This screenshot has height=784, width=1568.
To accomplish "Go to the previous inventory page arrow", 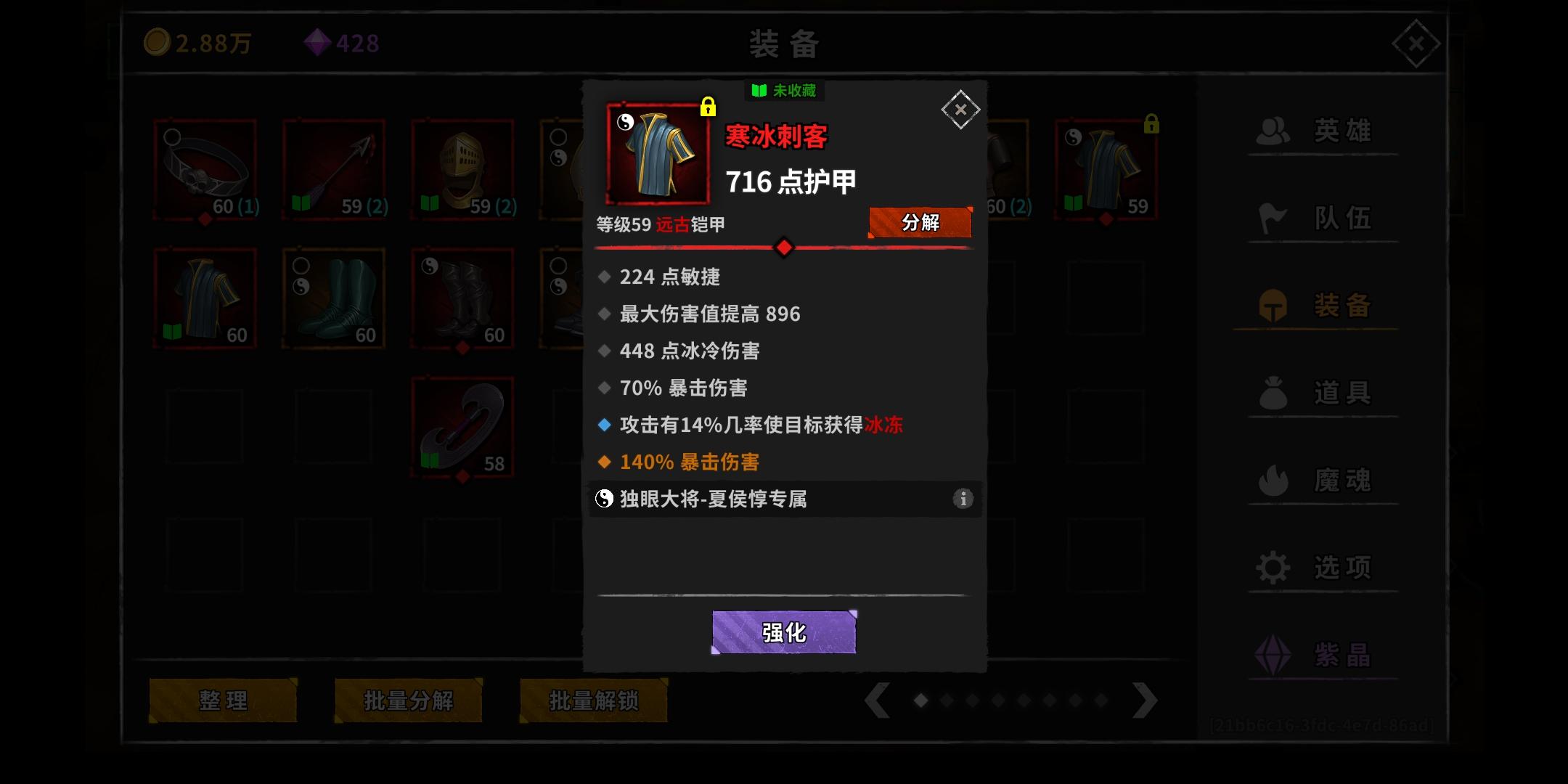I will (878, 701).
